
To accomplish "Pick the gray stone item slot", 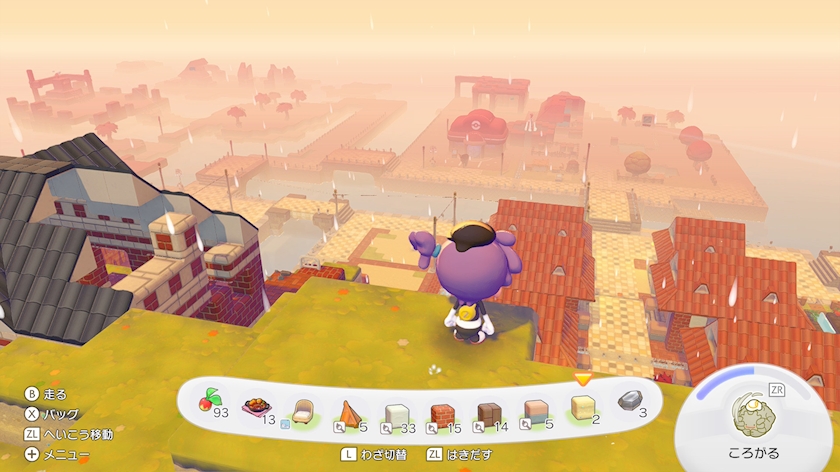I will tap(629, 400).
